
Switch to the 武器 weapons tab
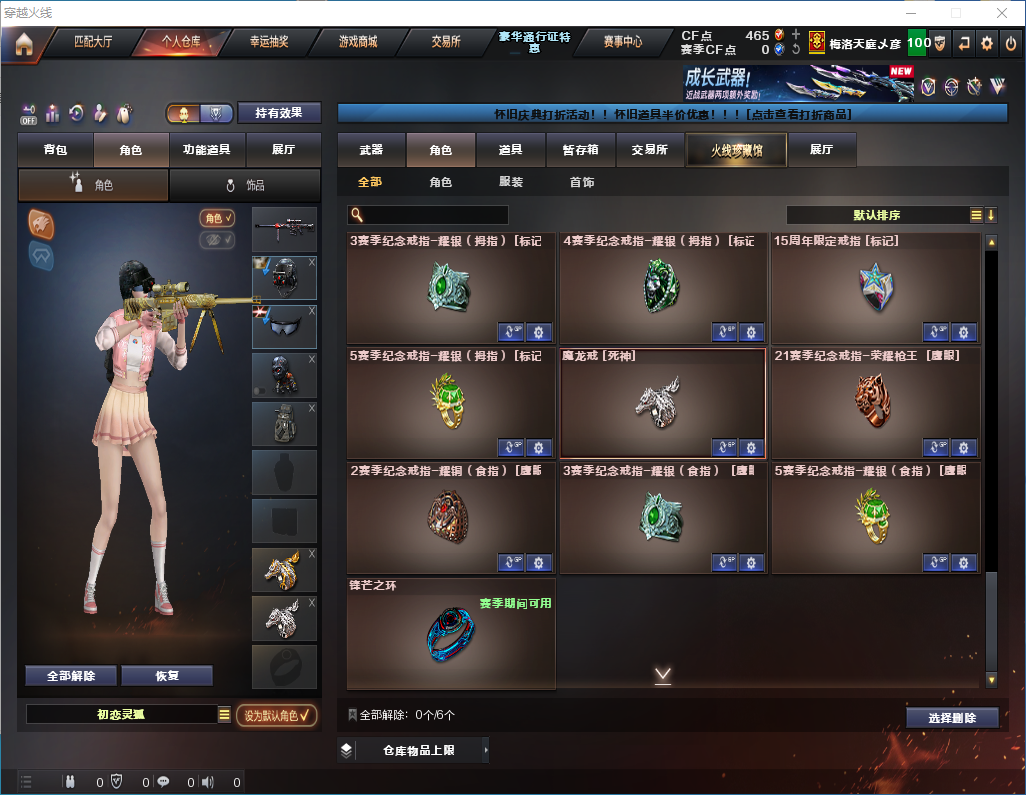(x=371, y=150)
